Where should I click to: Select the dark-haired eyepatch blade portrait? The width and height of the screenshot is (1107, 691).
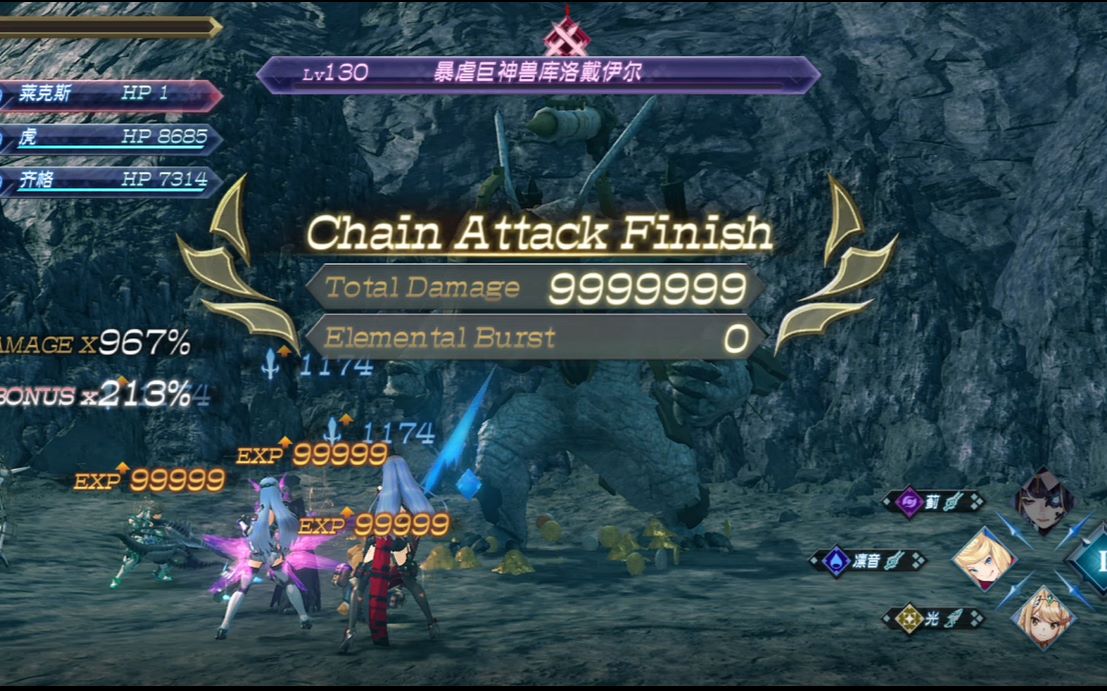click(x=1044, y=502)
